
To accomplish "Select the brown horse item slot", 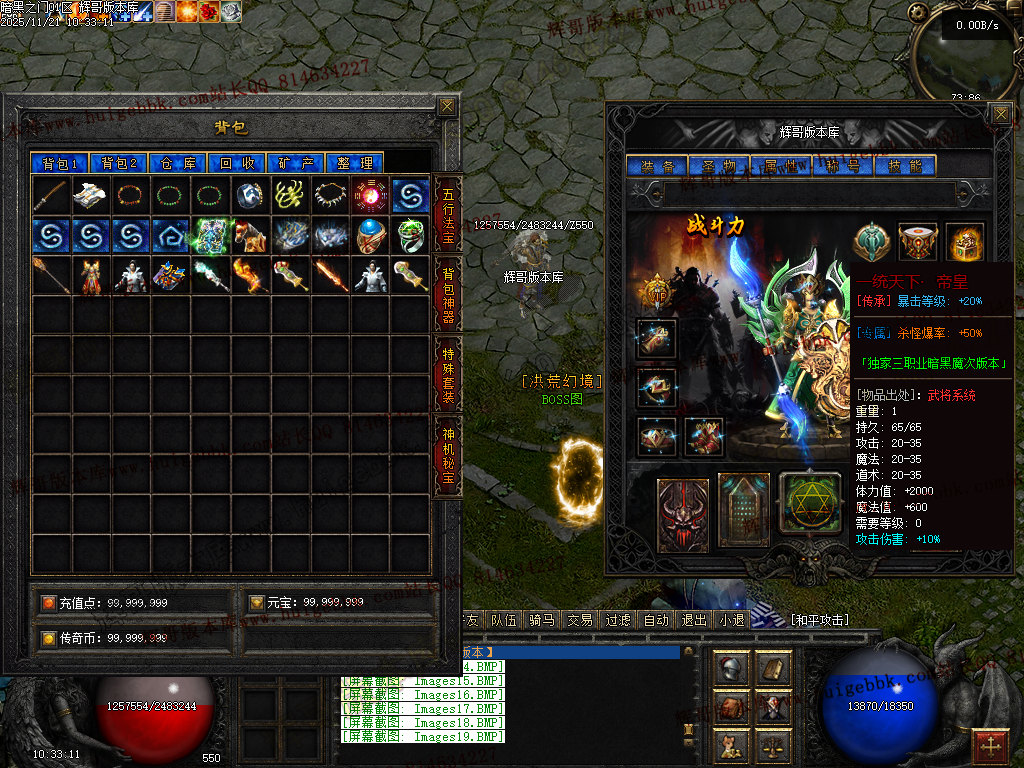I will (251, 236).
